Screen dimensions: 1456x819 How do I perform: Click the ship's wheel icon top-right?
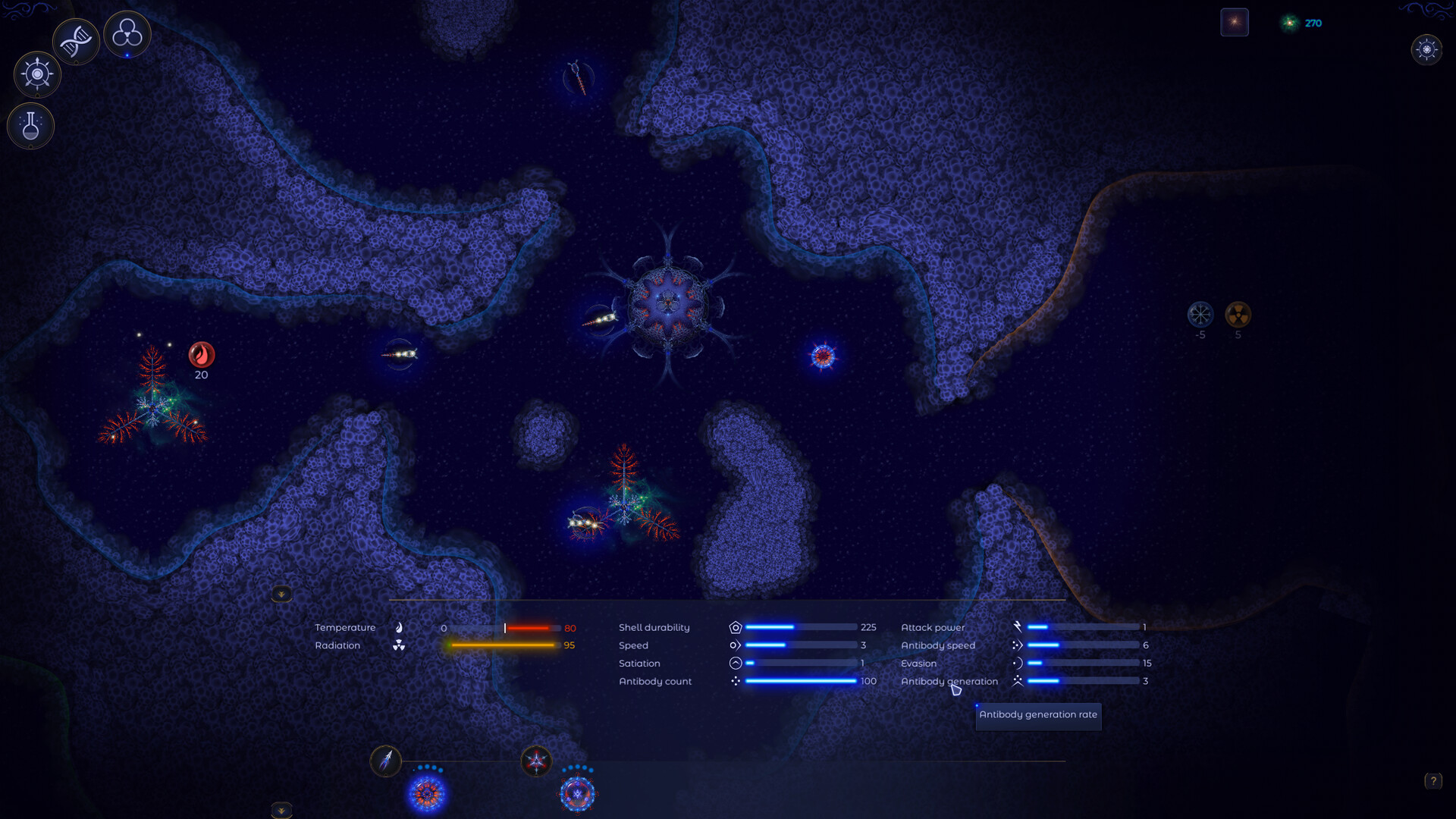click(1428, 50)
